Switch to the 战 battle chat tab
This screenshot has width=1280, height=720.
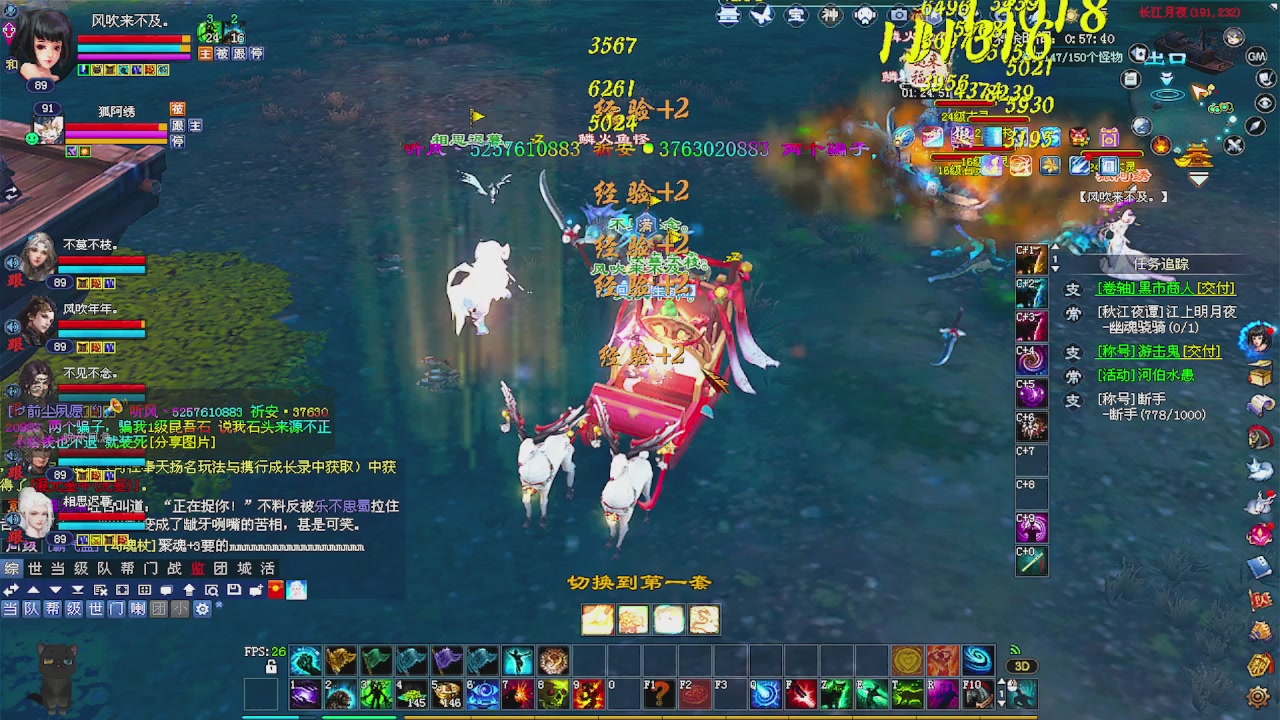176,569
